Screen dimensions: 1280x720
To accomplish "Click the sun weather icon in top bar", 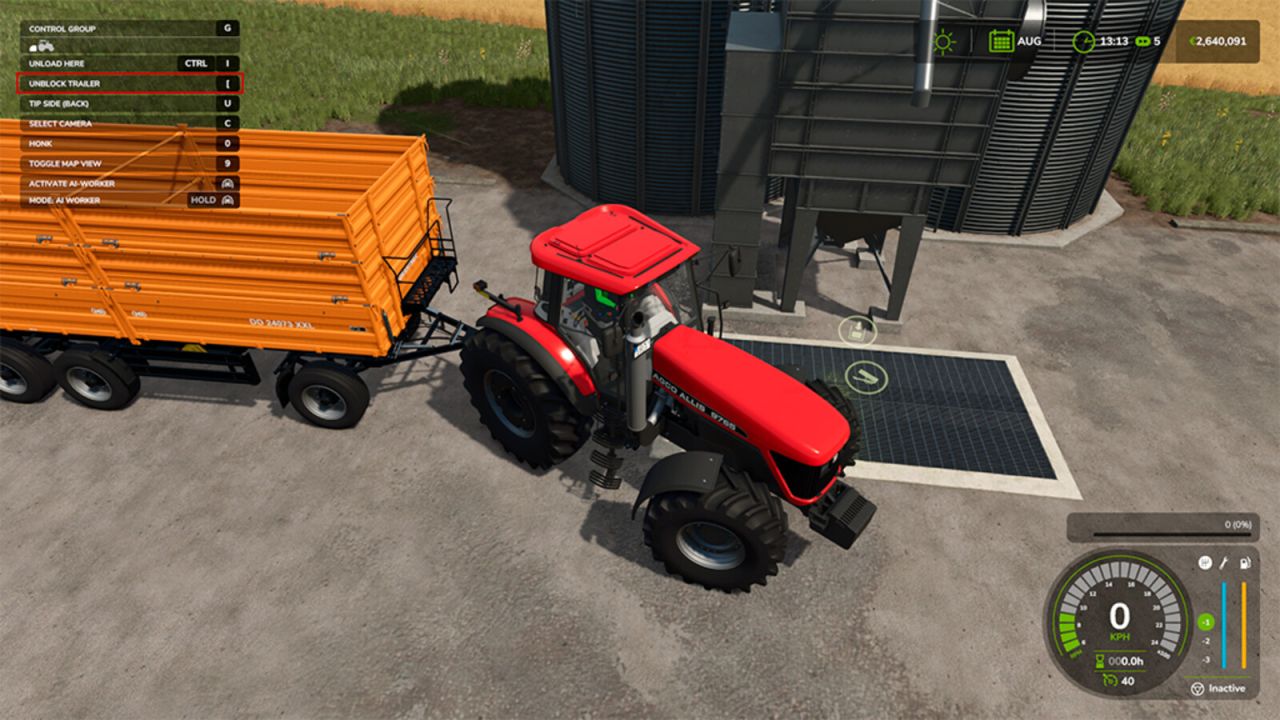I will 944,41.
